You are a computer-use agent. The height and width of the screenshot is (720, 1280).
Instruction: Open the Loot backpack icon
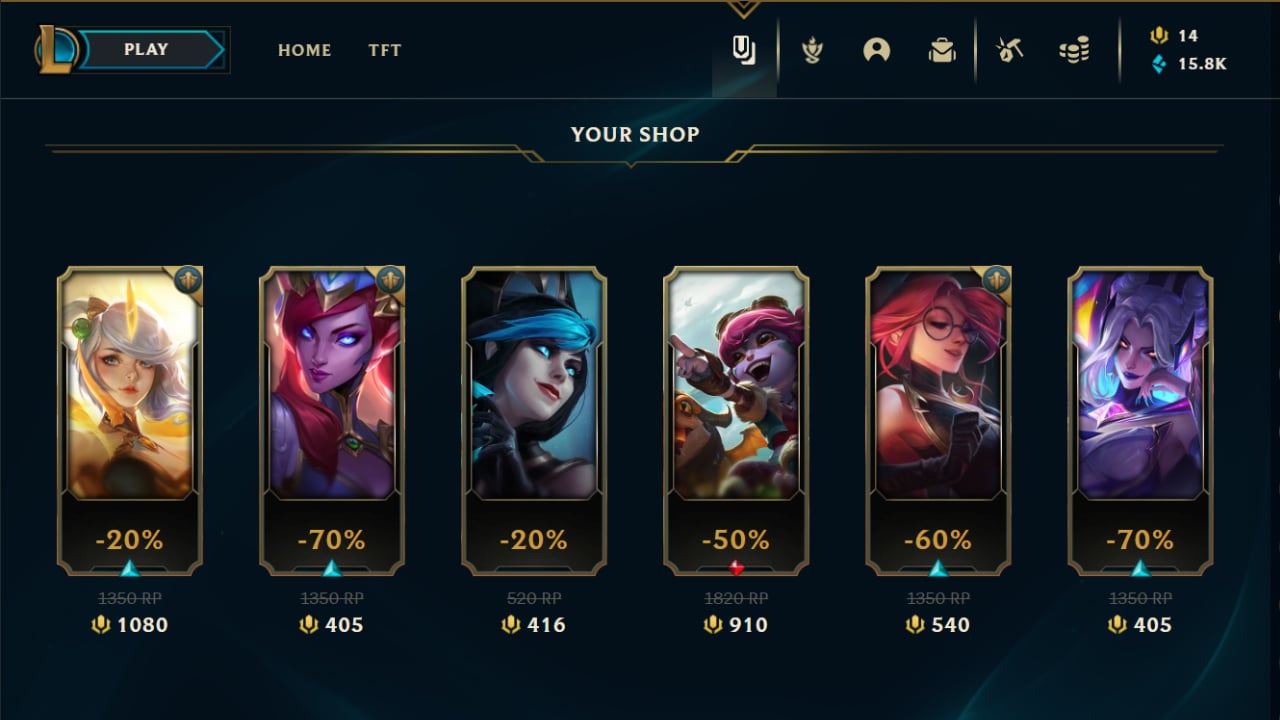pos(941,50)
